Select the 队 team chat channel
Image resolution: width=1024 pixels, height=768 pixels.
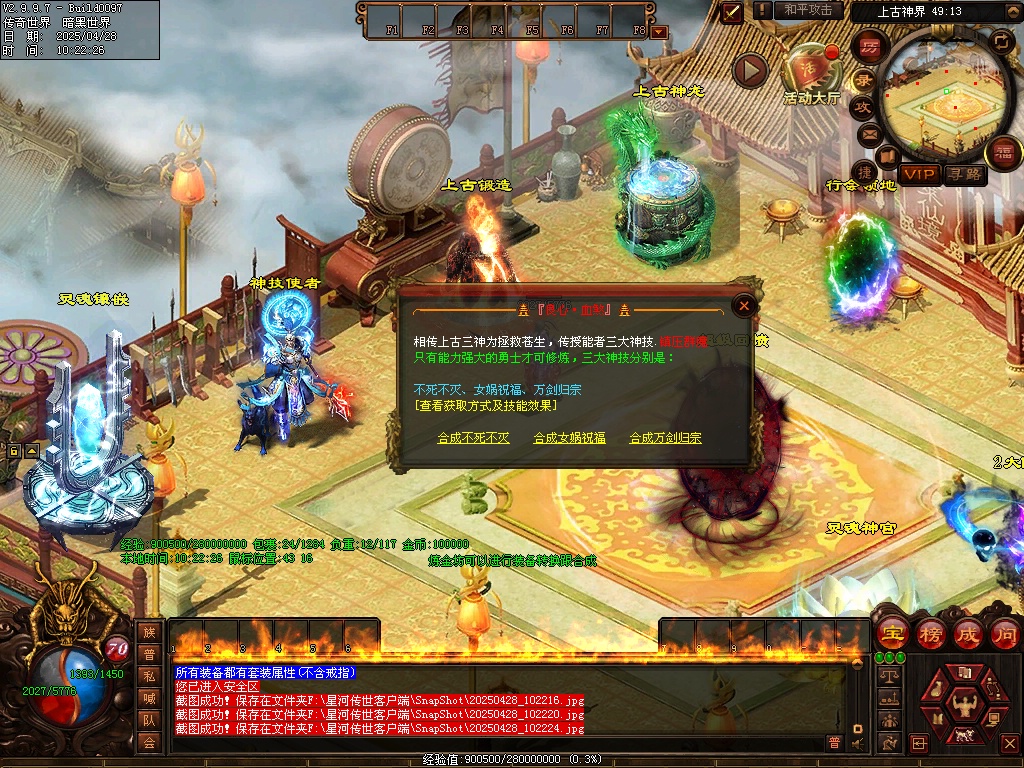(149, 720)
